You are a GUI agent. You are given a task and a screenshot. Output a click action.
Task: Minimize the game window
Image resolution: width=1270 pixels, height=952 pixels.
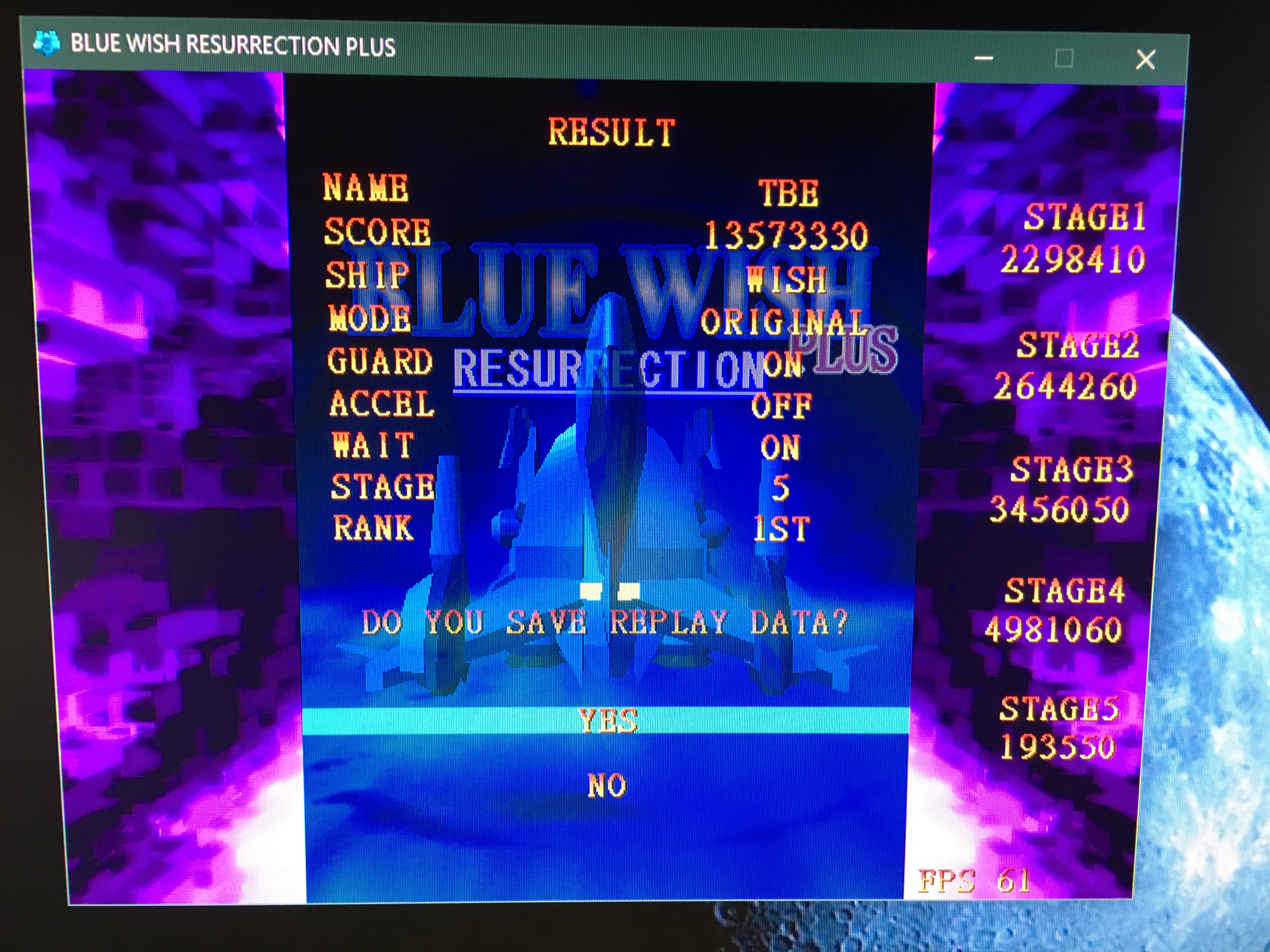[983, 59]
